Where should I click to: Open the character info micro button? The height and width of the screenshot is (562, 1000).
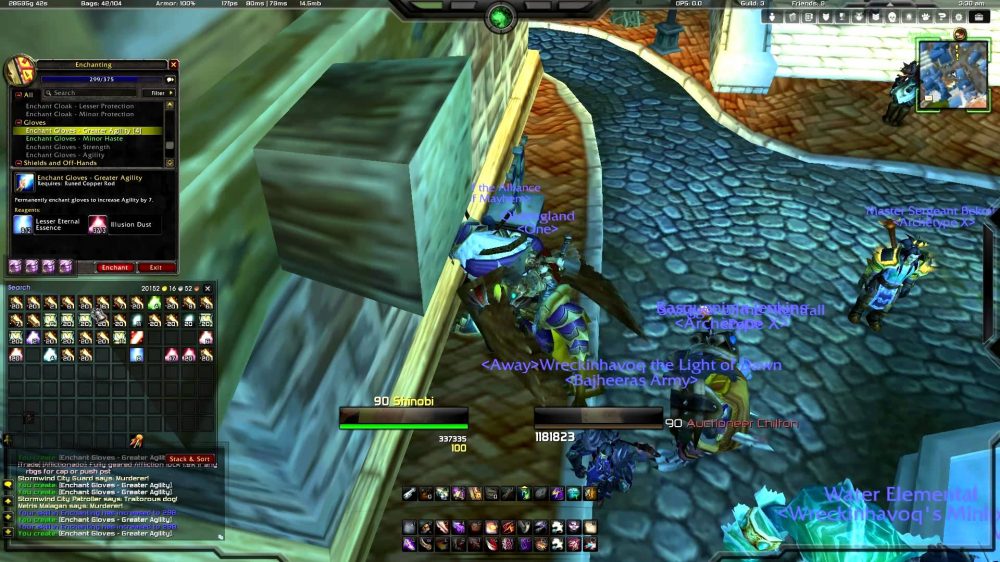[x=771, y=17]
